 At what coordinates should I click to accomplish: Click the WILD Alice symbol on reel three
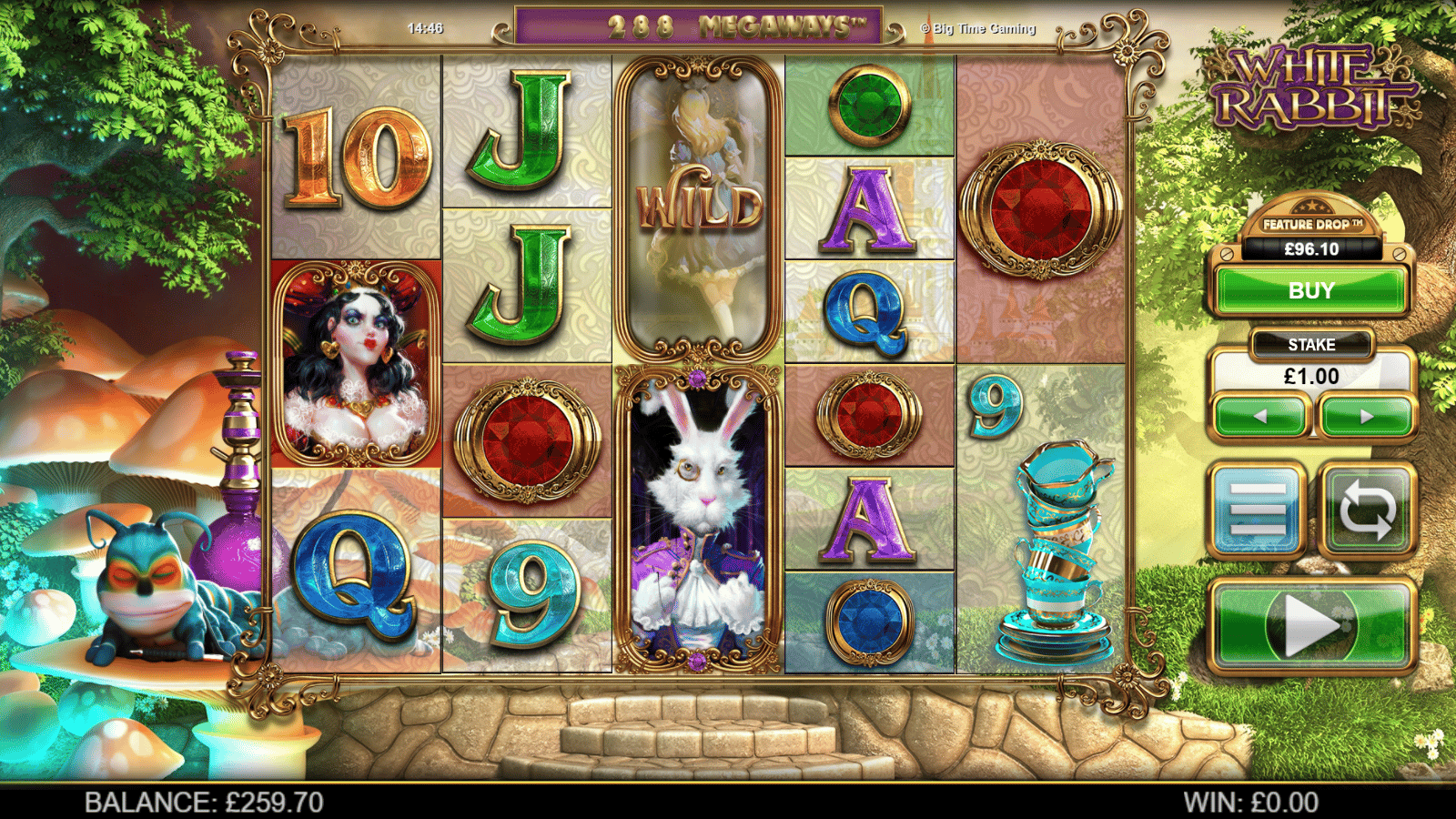pos(698,200)
